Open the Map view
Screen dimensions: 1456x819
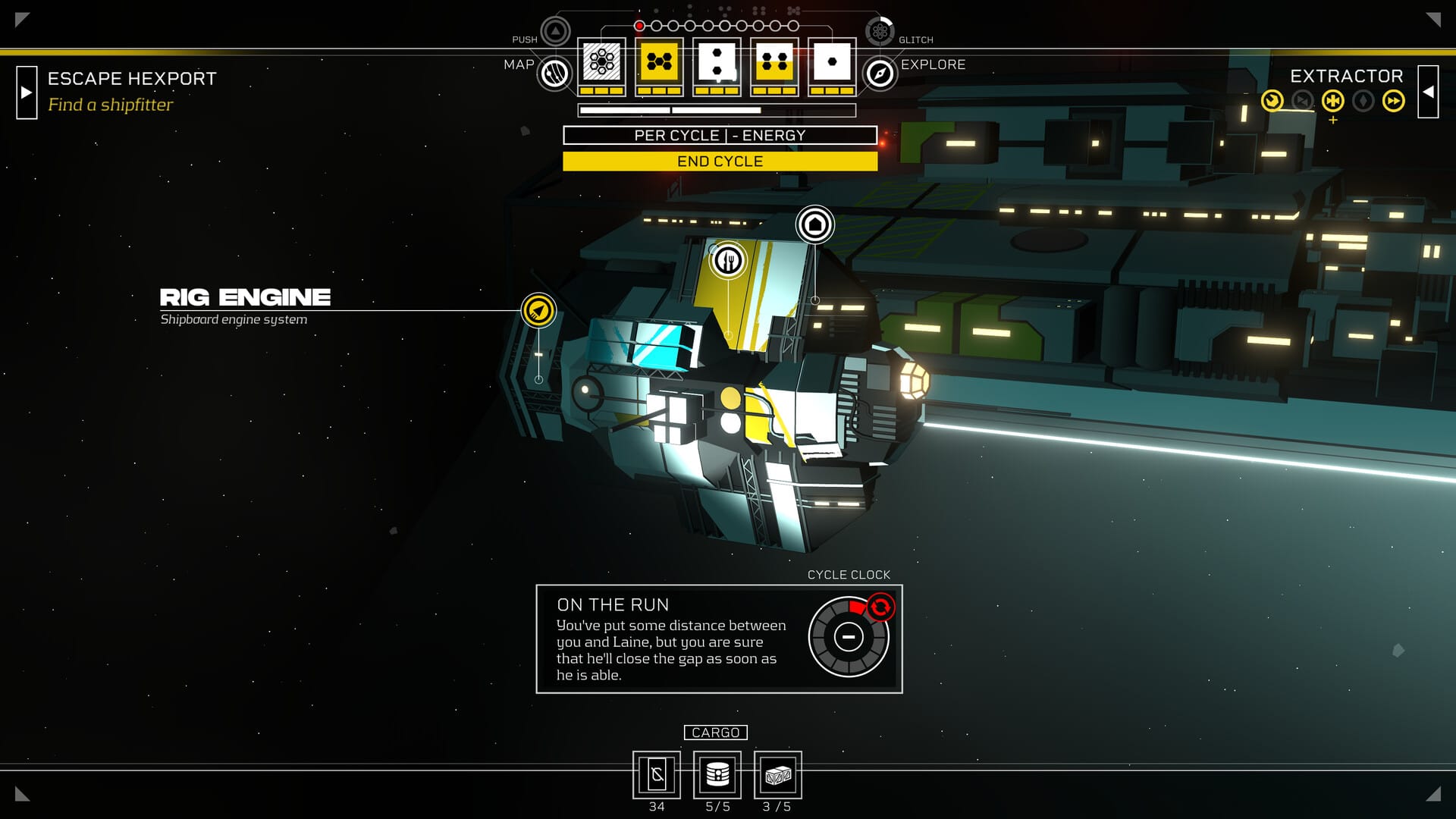[x=554, y=74]
